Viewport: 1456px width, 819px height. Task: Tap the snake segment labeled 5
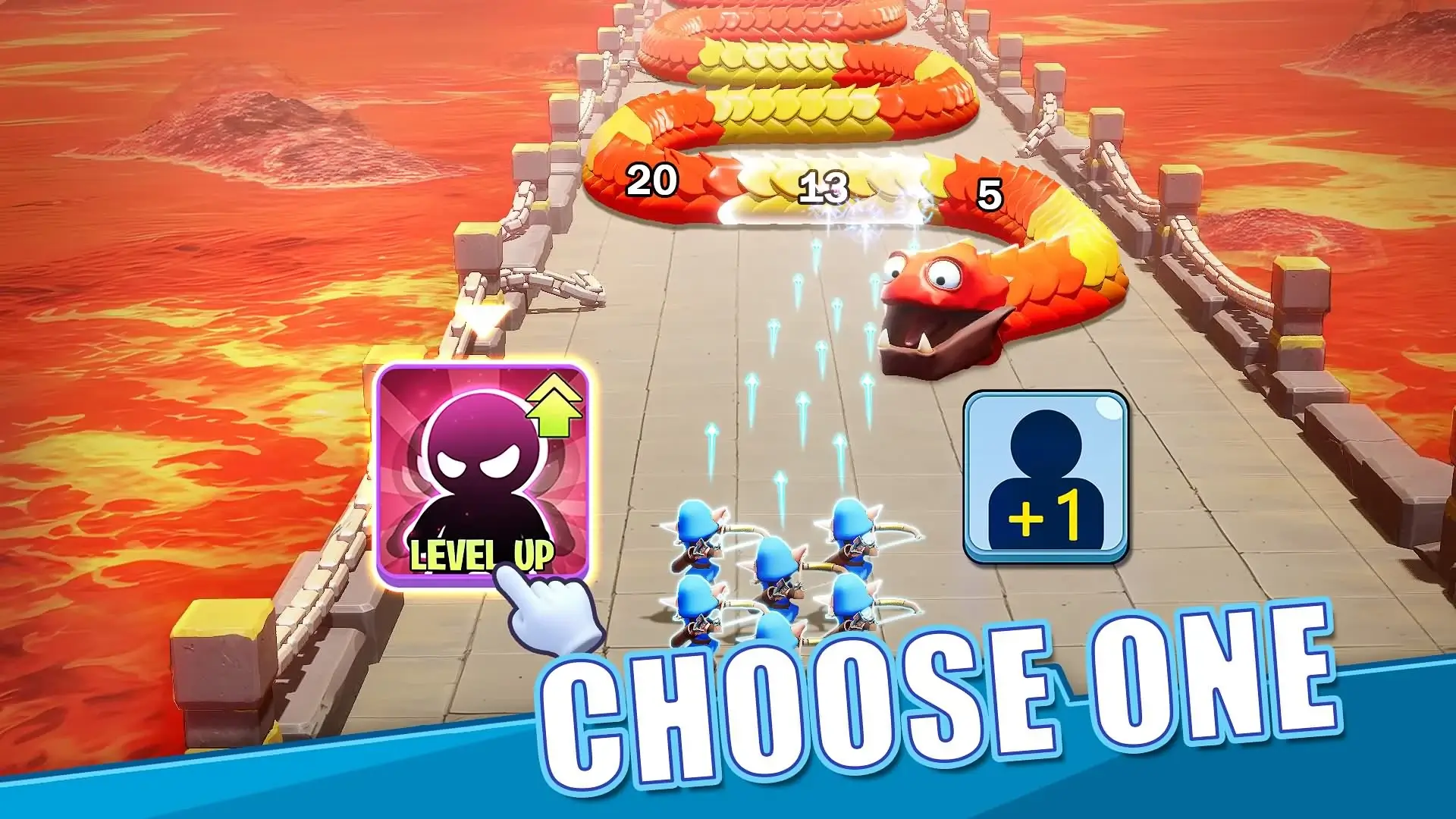990,192
